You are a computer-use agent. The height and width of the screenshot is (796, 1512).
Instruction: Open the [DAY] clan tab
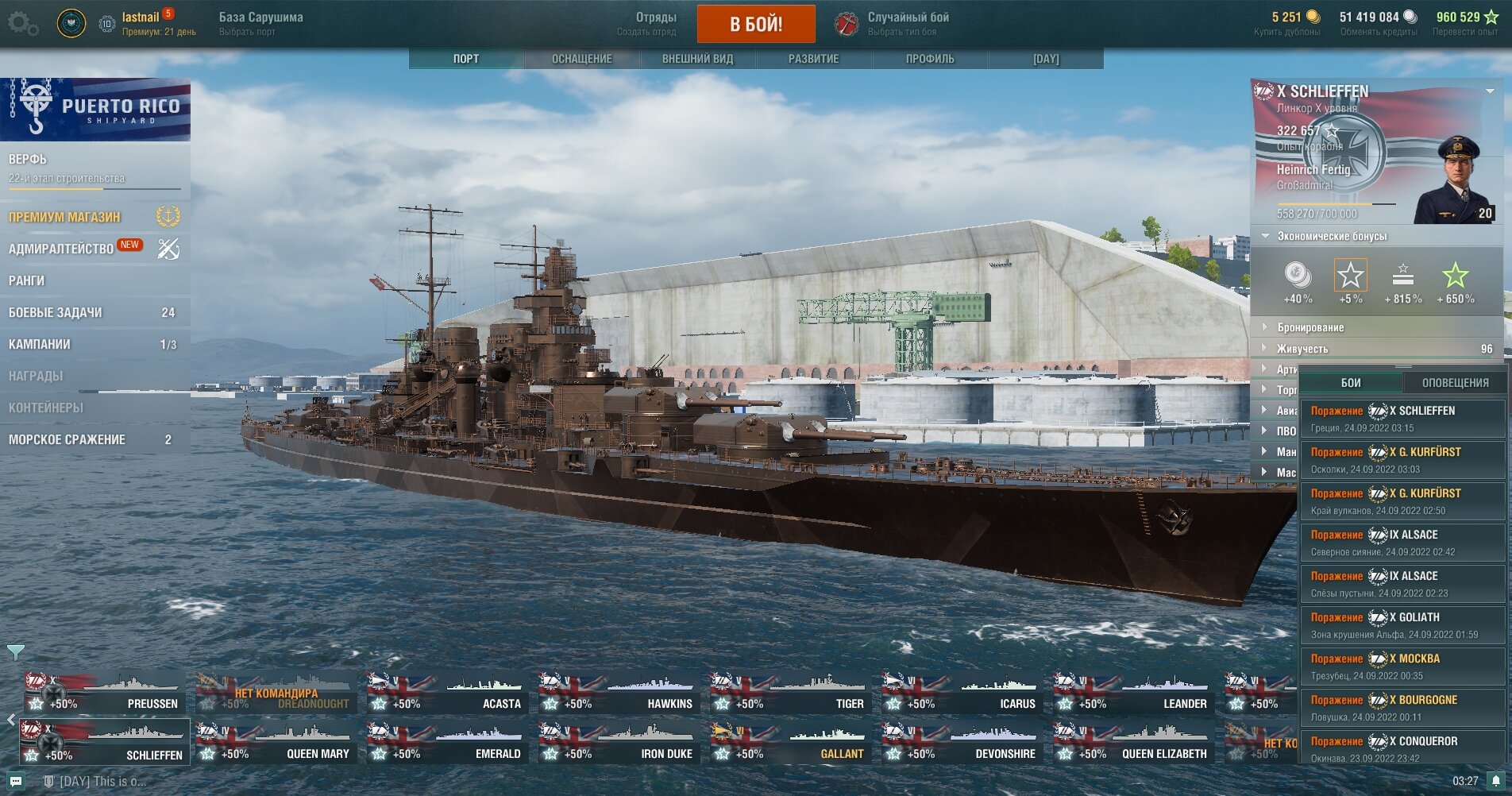[x=1046, y=59]
